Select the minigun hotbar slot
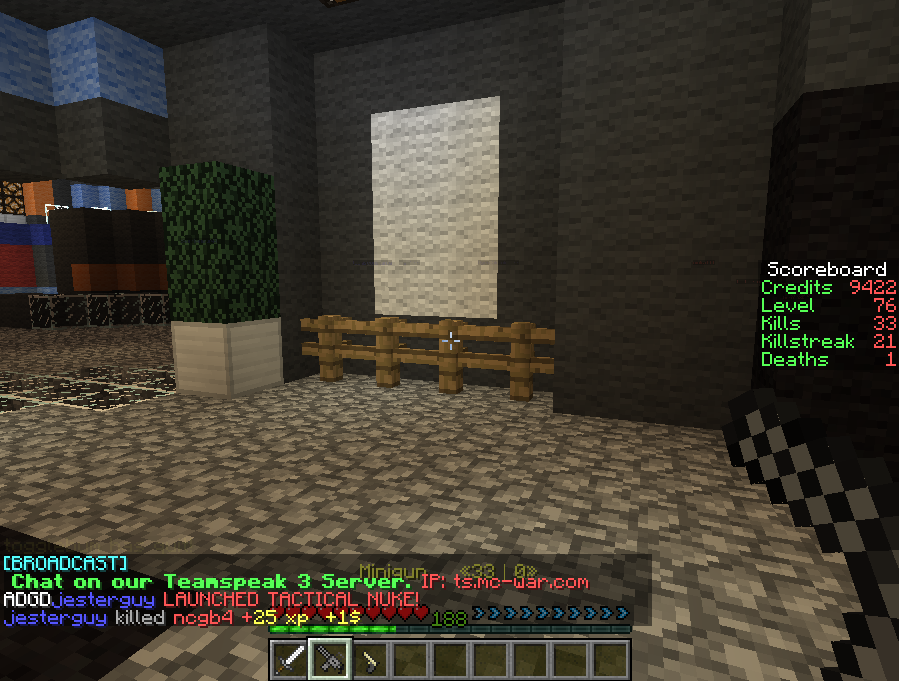The height and width of the screenshot is (681, 899). point(330,660)
